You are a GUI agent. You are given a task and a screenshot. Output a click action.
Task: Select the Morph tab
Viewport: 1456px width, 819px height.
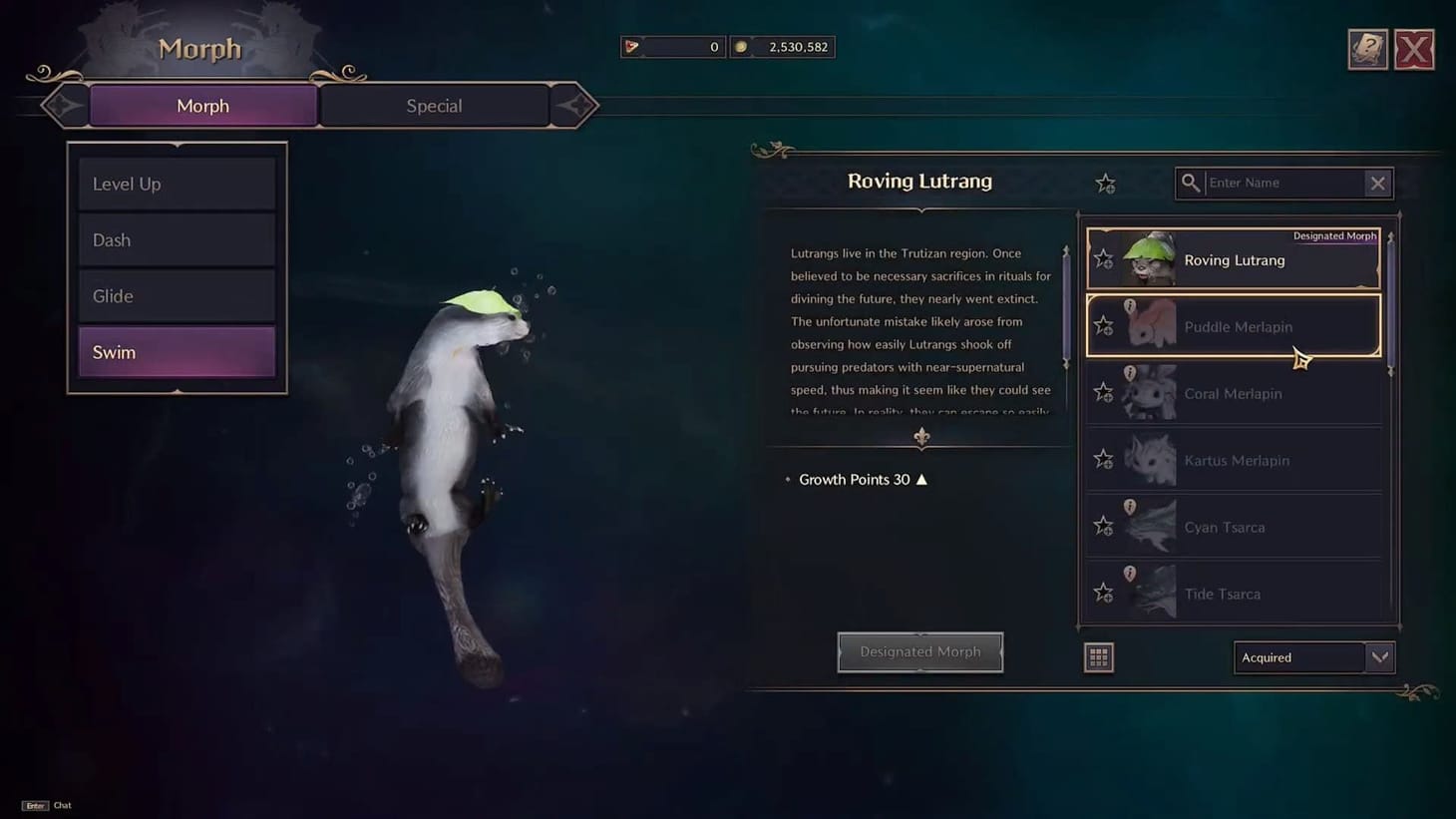[201, 105]
